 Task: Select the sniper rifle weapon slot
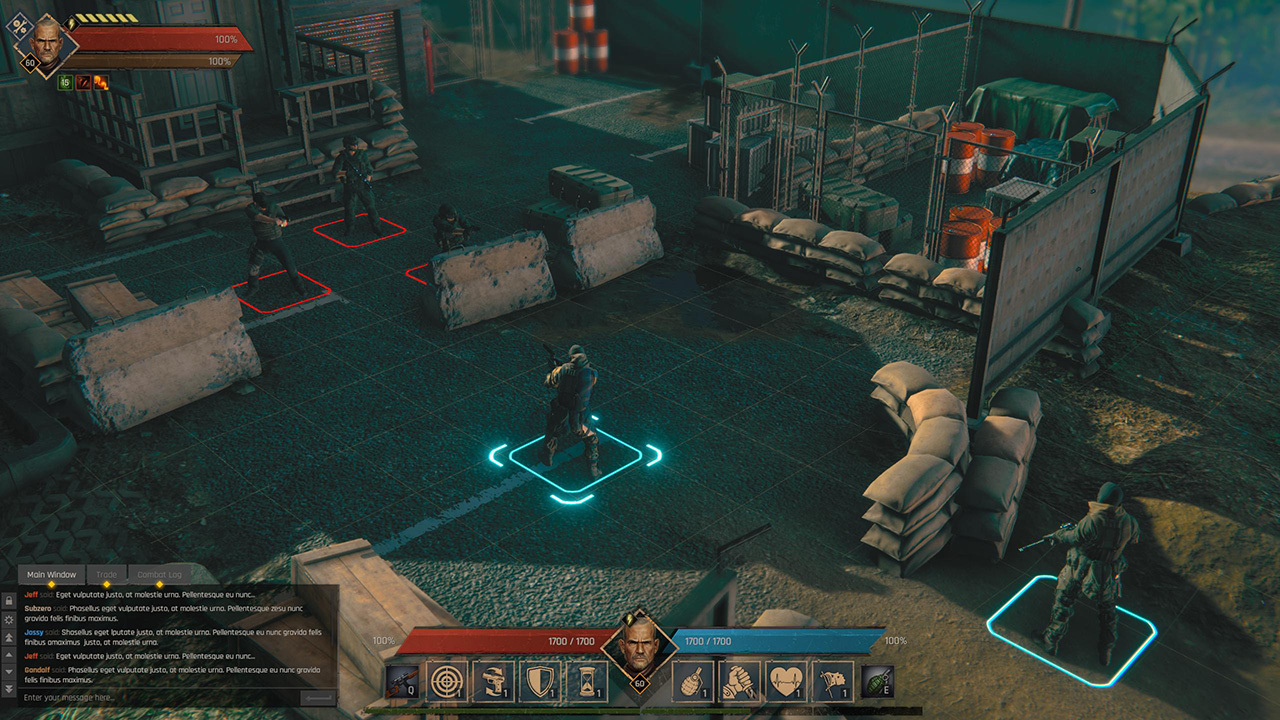[x=403, y=682]
